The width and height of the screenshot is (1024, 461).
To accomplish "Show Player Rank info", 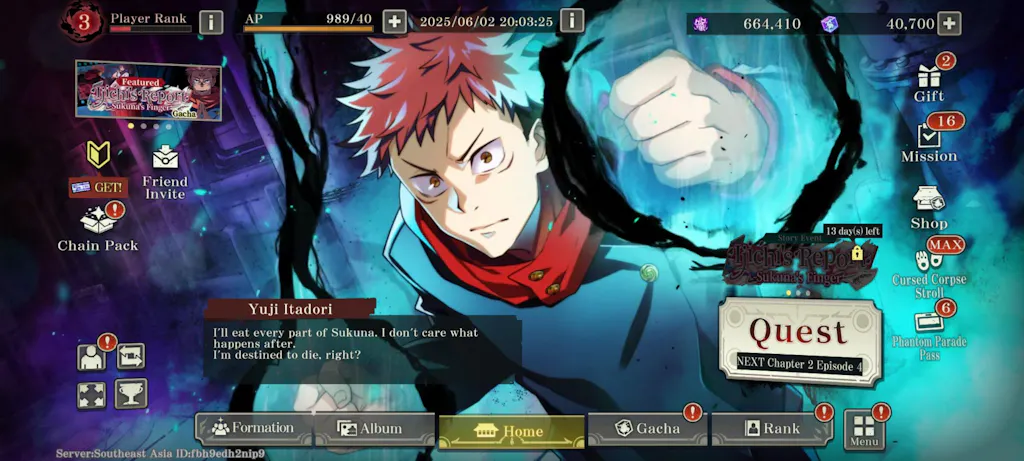I will click(x=211, y=22).
